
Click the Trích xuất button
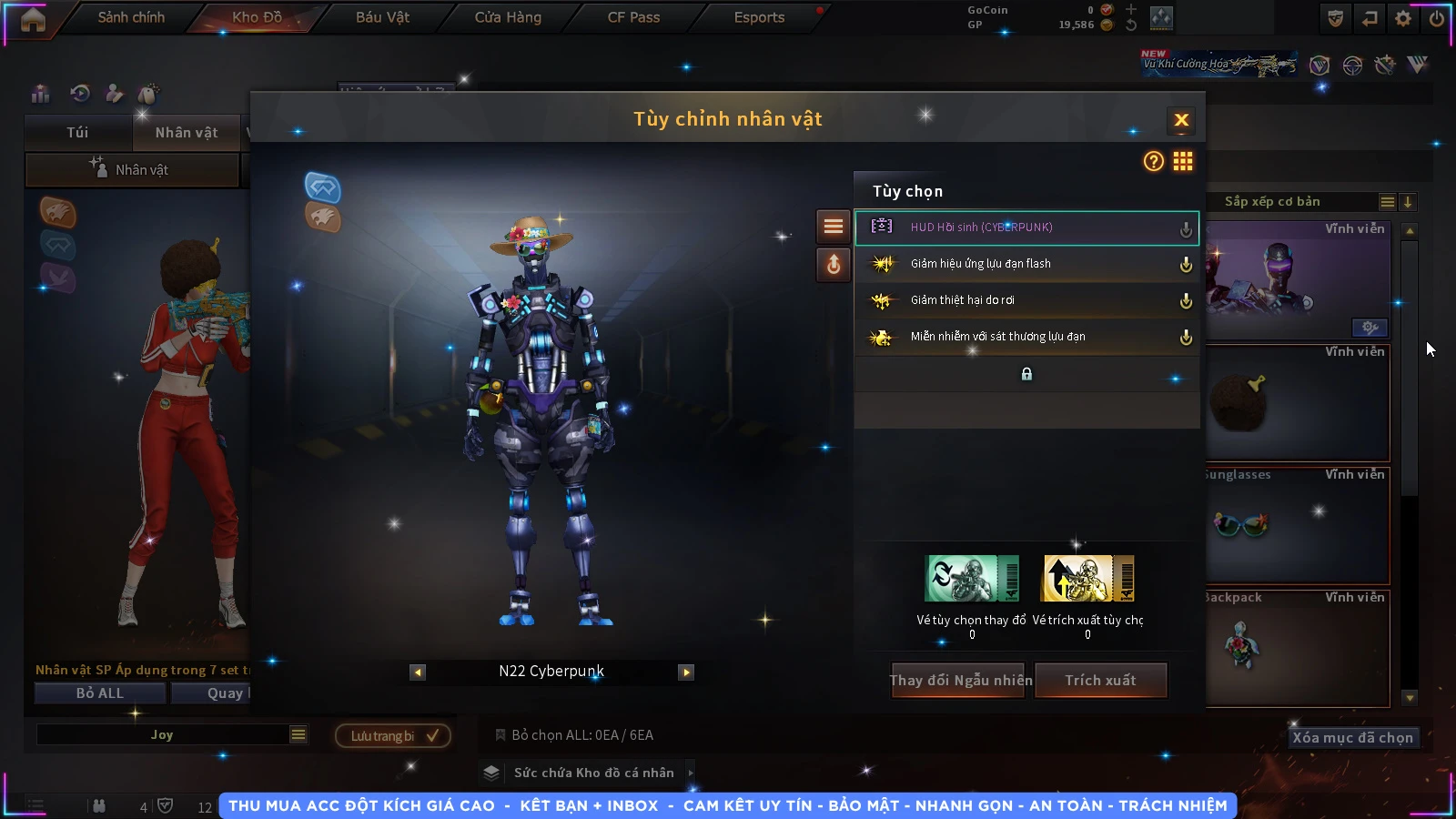[1101, 680]
